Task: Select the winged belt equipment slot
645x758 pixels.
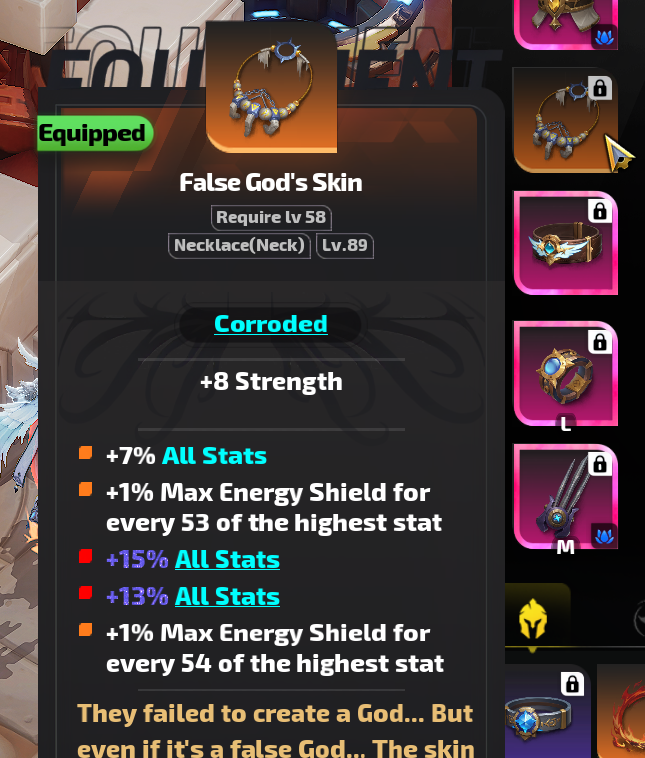Action: 565,243
